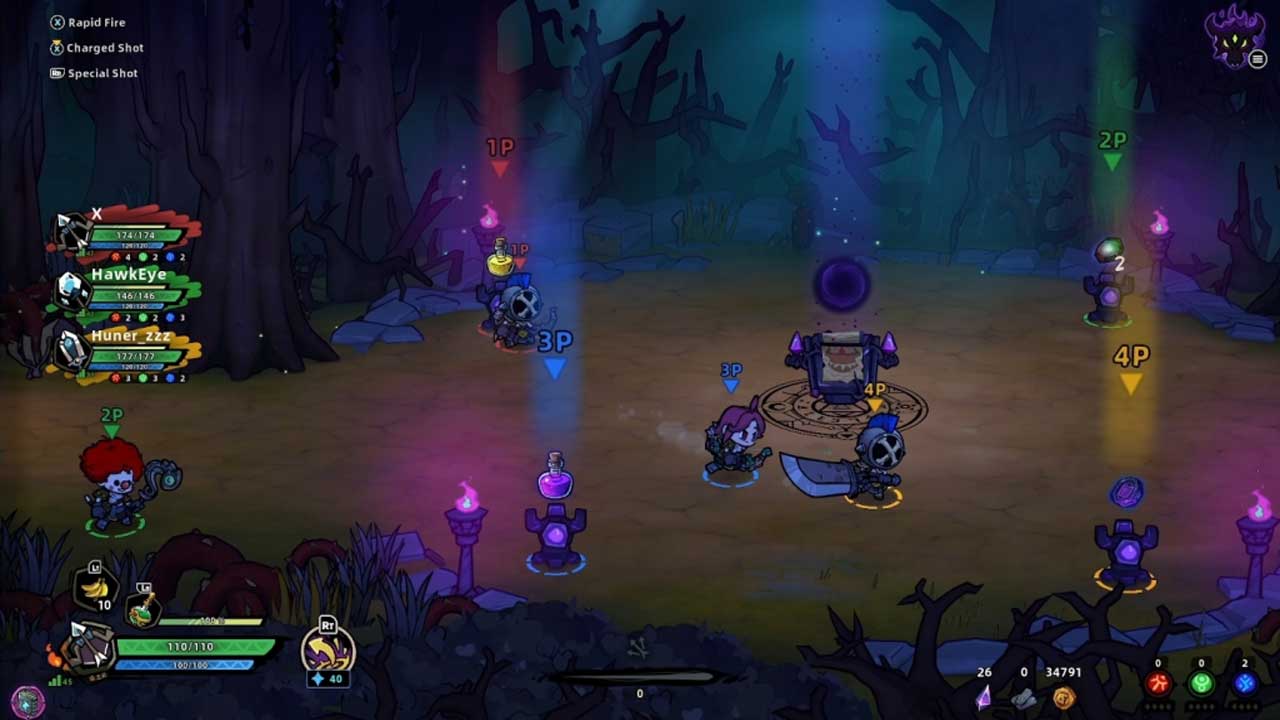Click the blue rune orb icon

pos(1245,684)
